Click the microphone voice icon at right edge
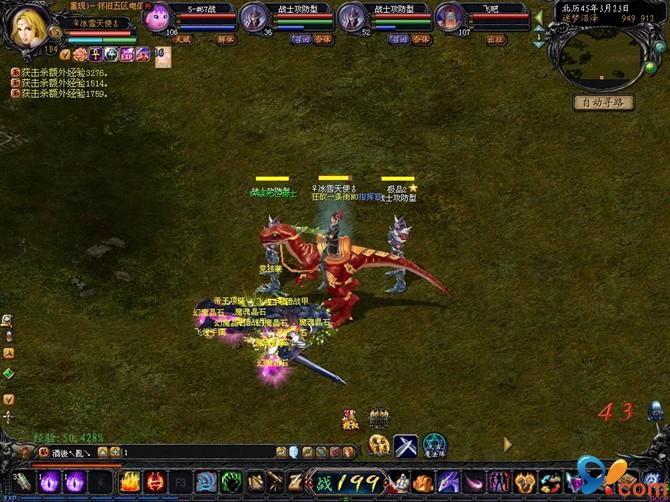The width and height of the screenshot is (670, 502). point(656,410)
